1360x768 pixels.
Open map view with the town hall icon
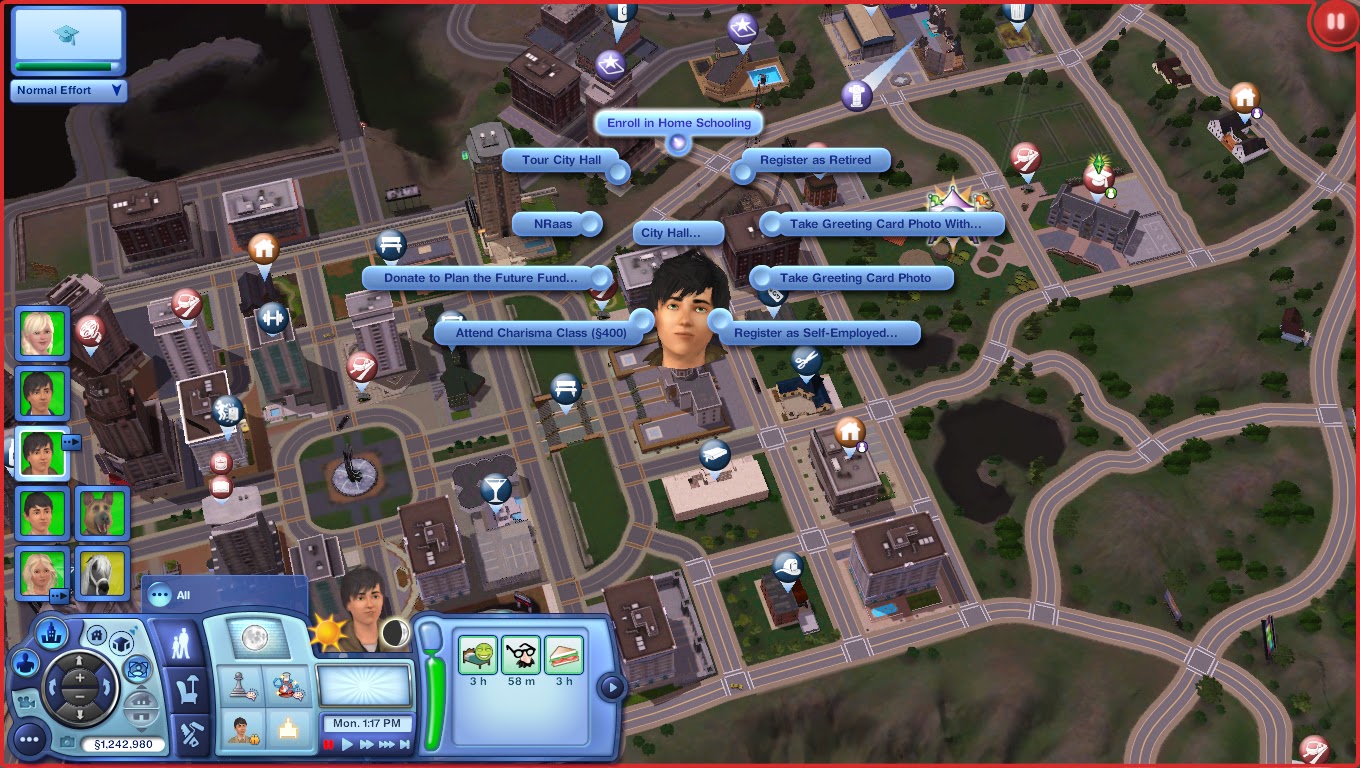(51, 633)
